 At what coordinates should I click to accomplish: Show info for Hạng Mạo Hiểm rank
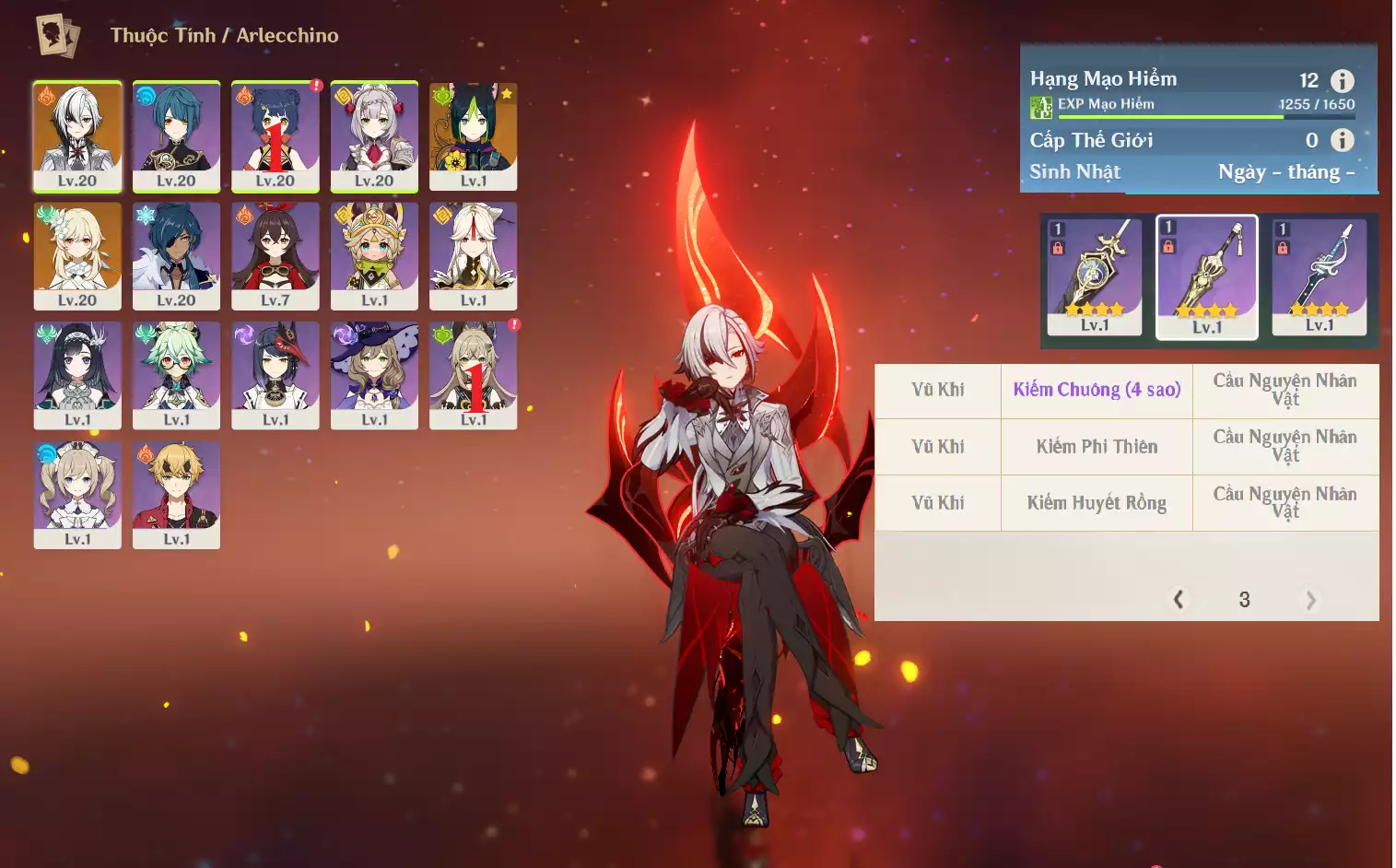point(1343,80)
